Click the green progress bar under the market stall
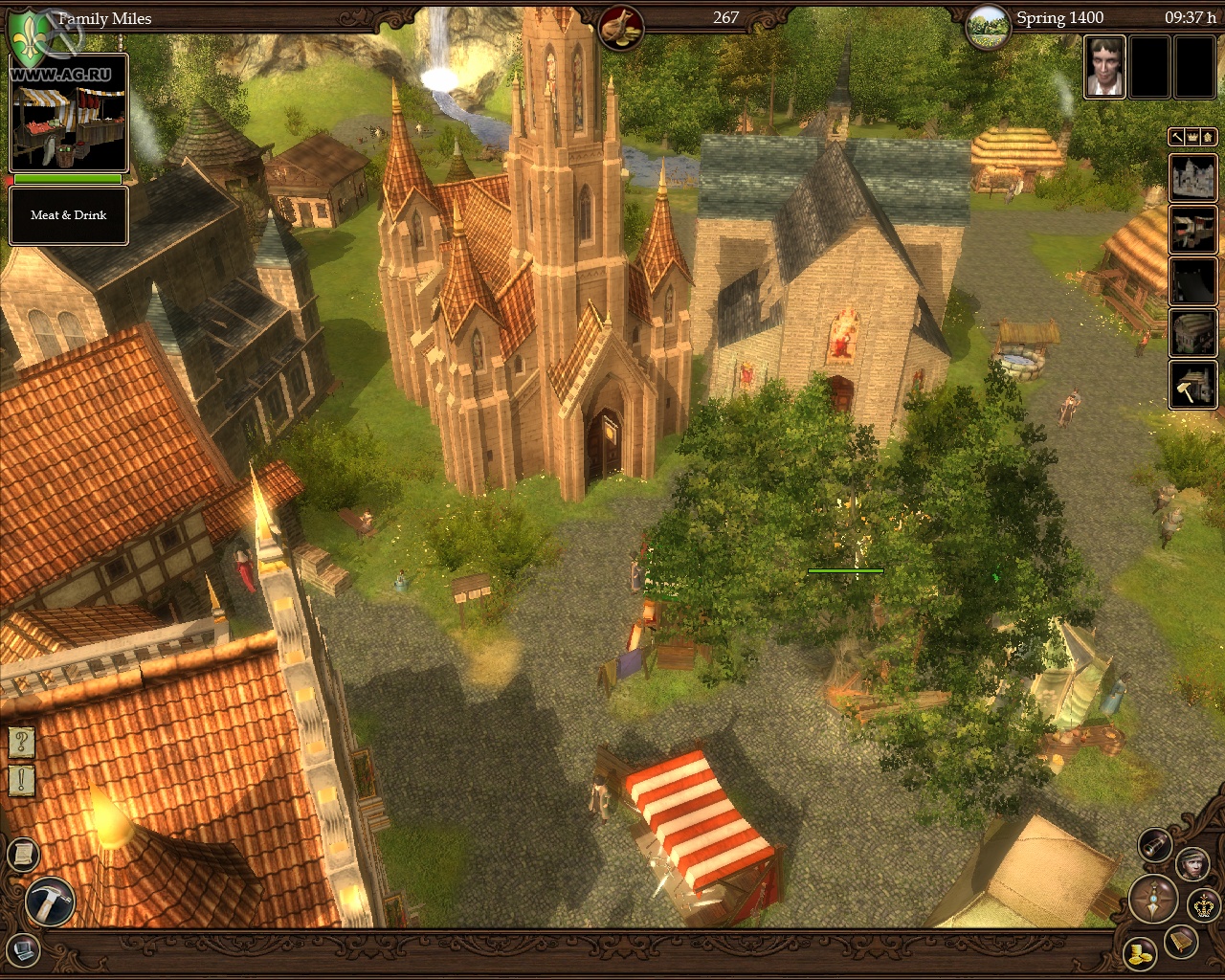 coord(67,179)
